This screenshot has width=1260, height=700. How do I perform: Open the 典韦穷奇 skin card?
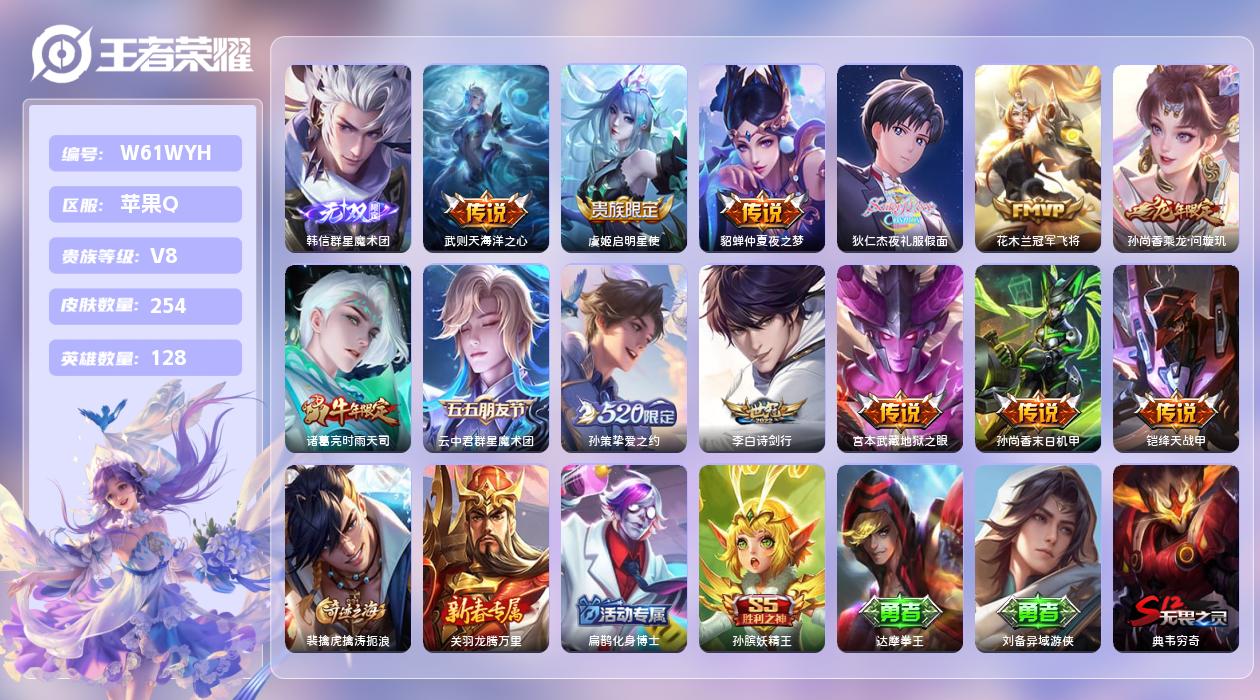[1175, 558]
